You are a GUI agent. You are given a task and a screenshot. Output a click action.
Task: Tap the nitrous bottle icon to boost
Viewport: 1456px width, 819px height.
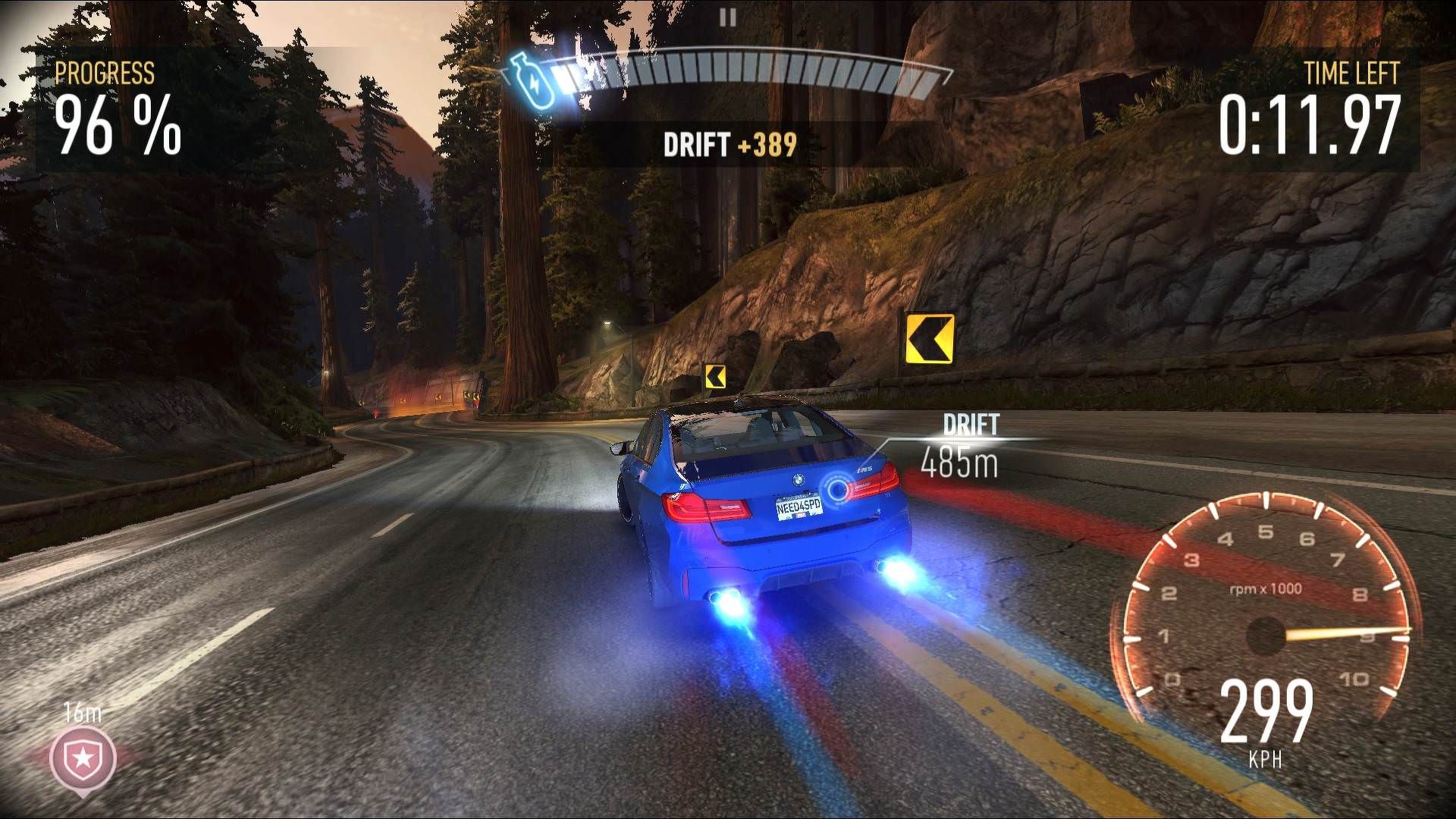point(532,82)
